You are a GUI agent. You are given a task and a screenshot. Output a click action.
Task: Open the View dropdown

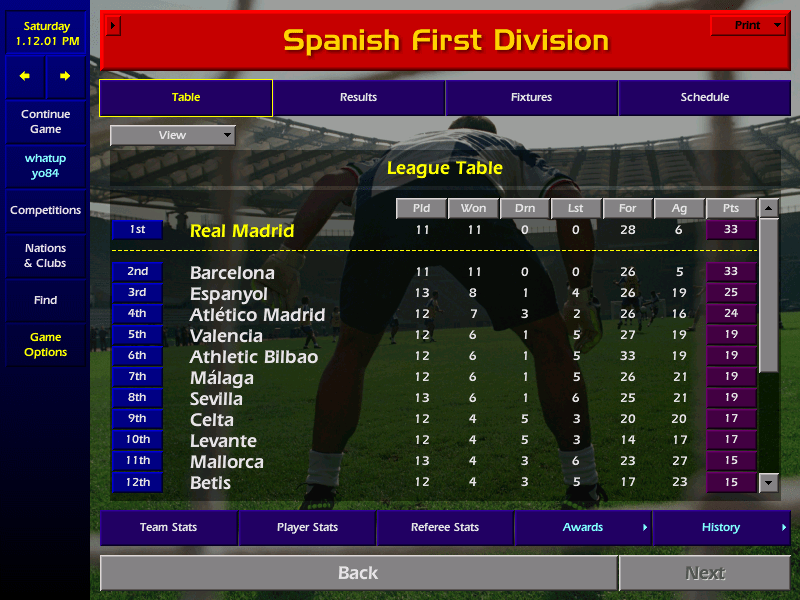click(173, 135)
